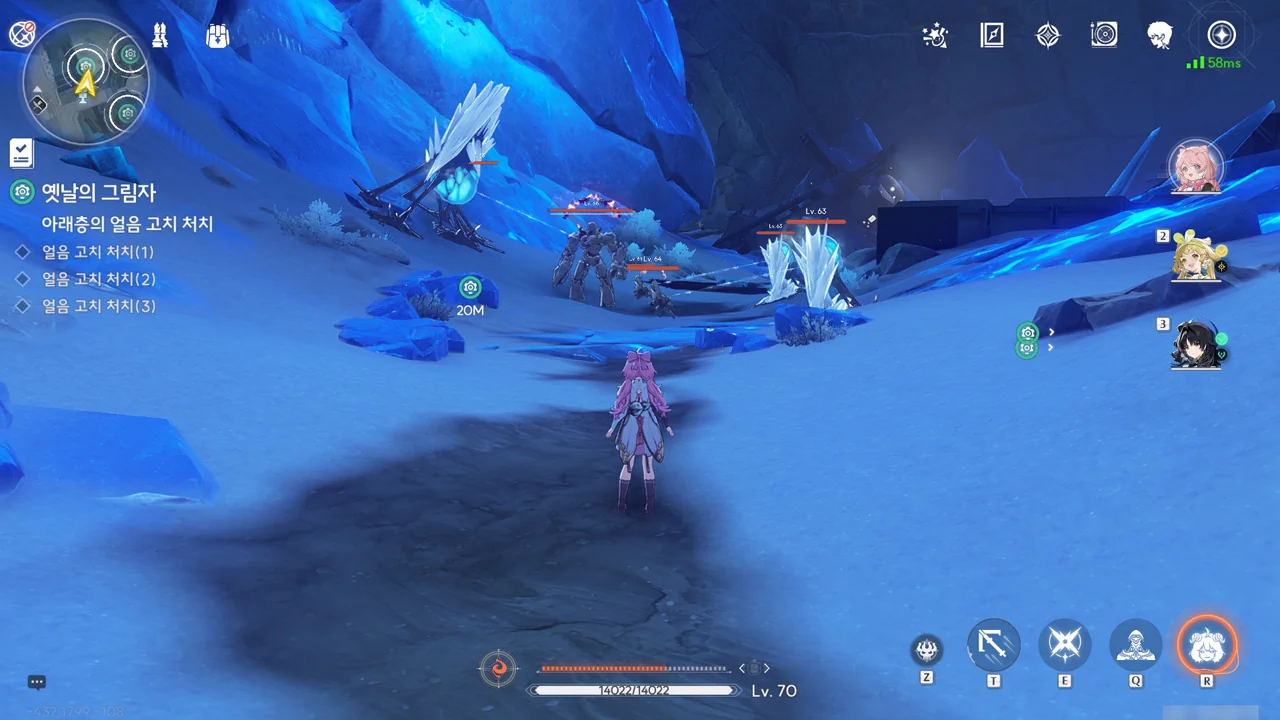Open the backpack inventory icon
This screenshot has height=720, width=1280.
coord(217,35)
